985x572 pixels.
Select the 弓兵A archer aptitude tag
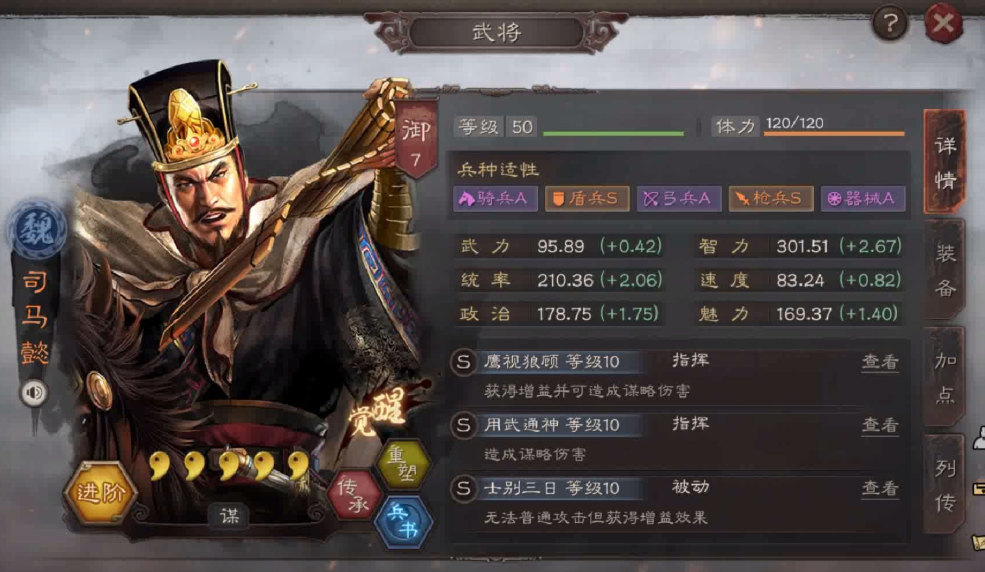pyautogui.click(x=679, y=199)
